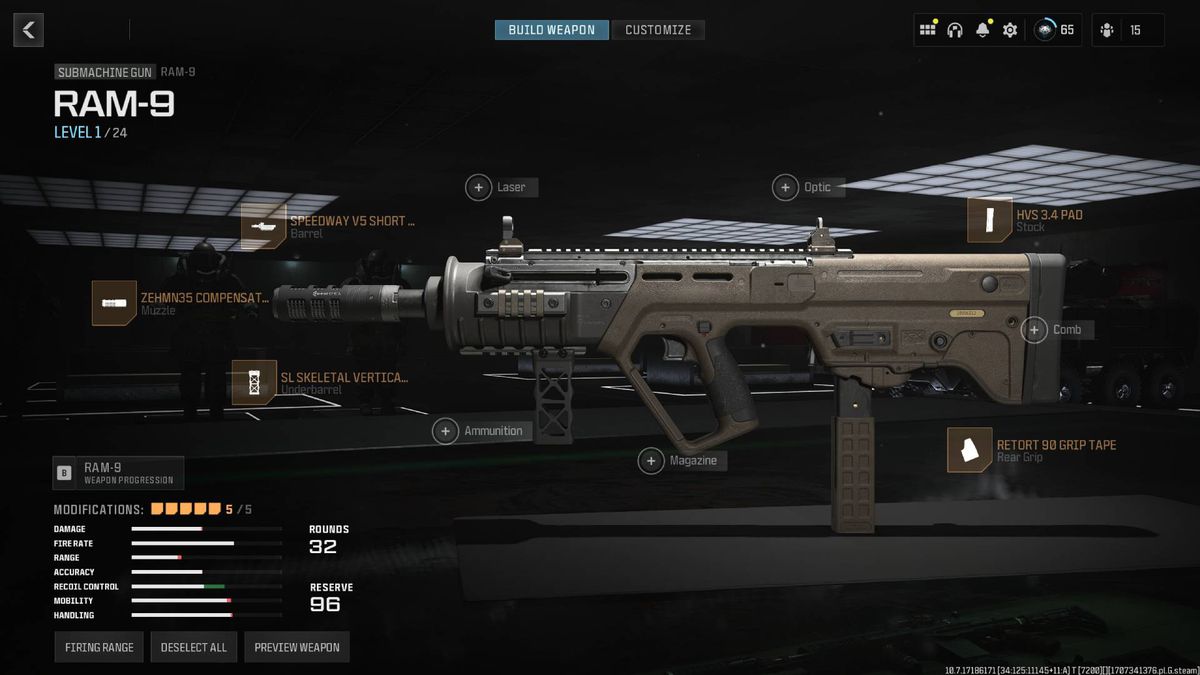The image size is (1200, 675).
Task: Enter the Firing Range
Action: coord(99,647)
